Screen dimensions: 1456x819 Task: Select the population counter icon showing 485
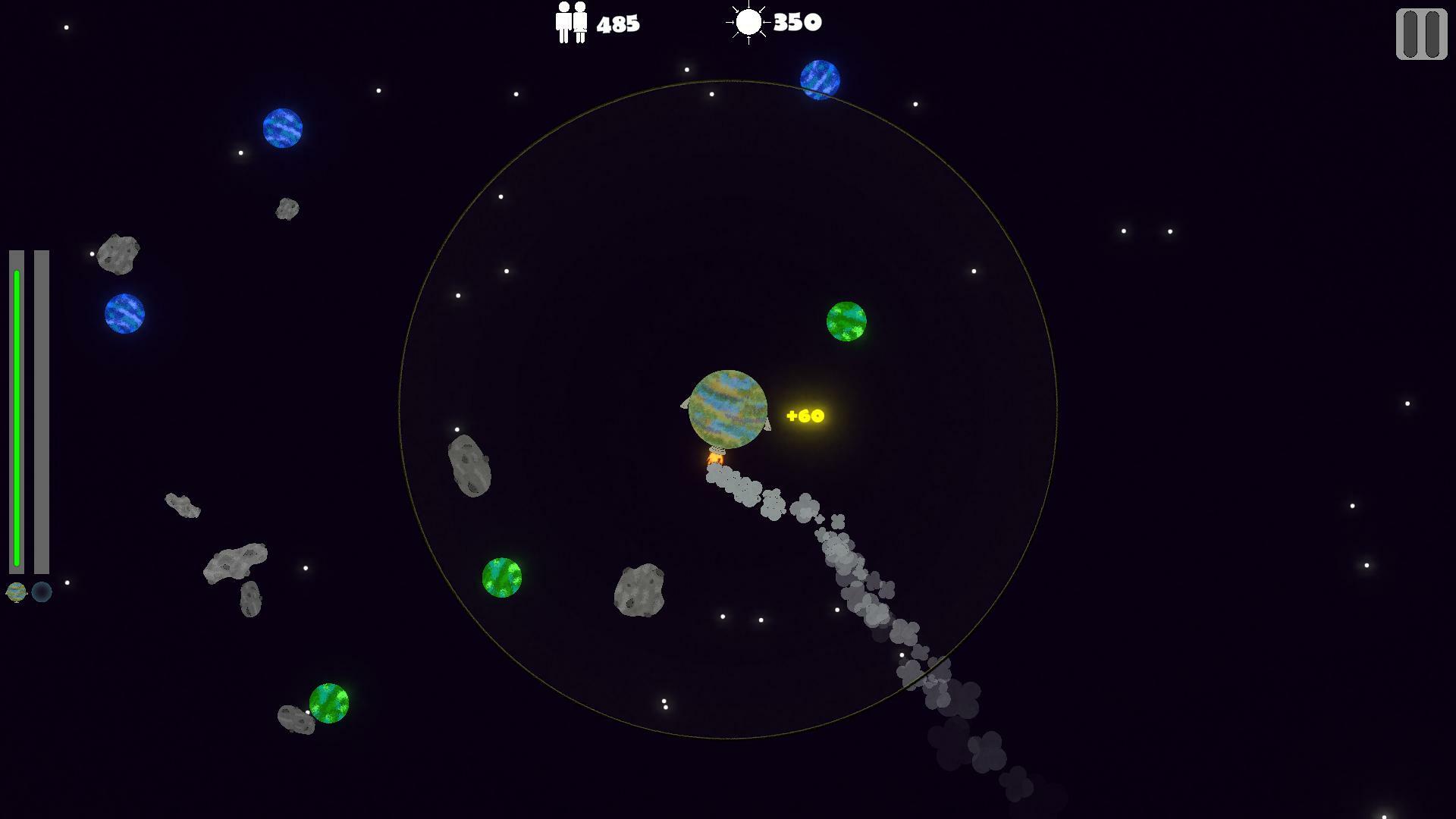[570, 21]
